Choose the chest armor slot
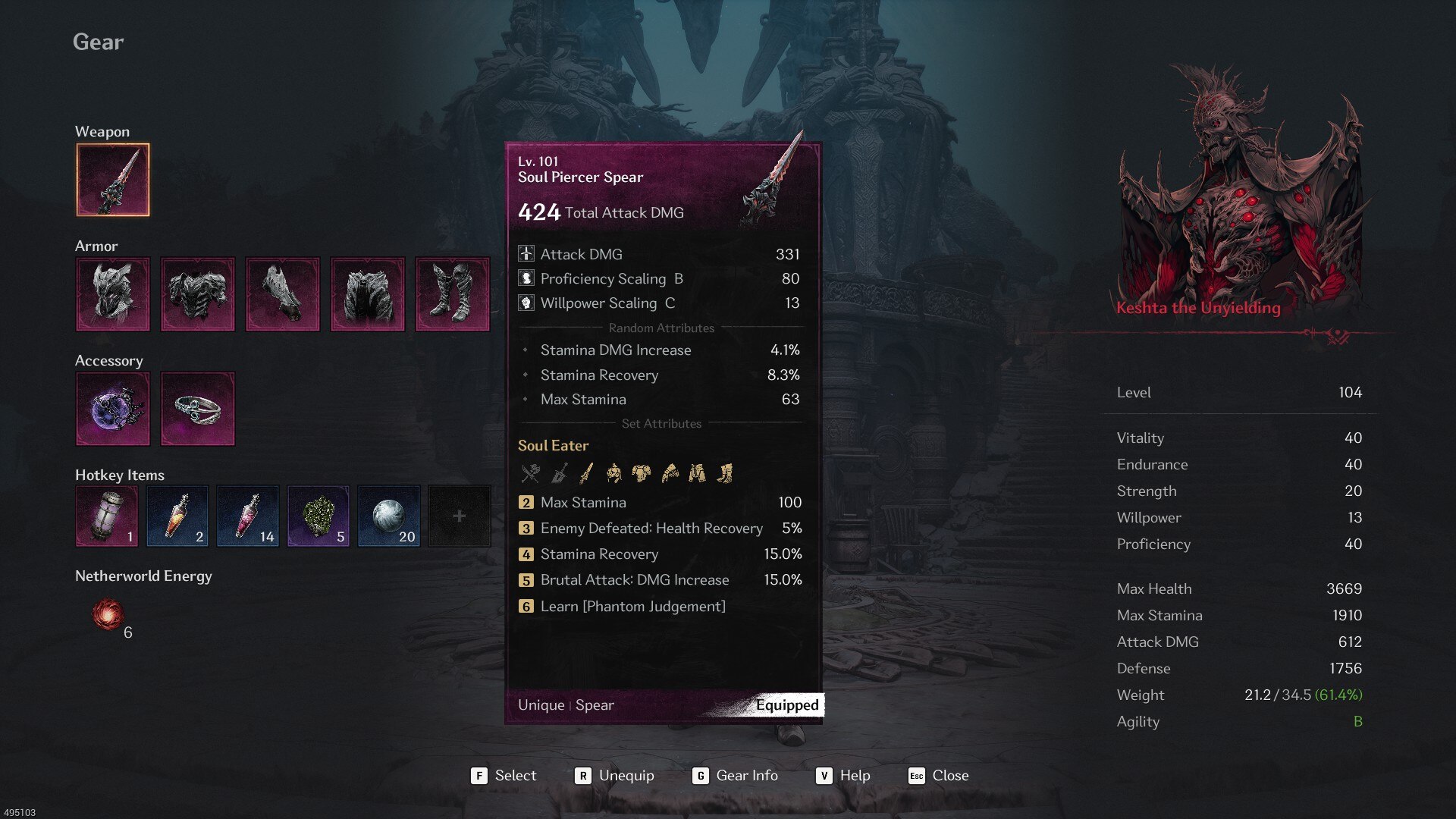The height and width of the screenshot is (819, 1456). (198, 294)
